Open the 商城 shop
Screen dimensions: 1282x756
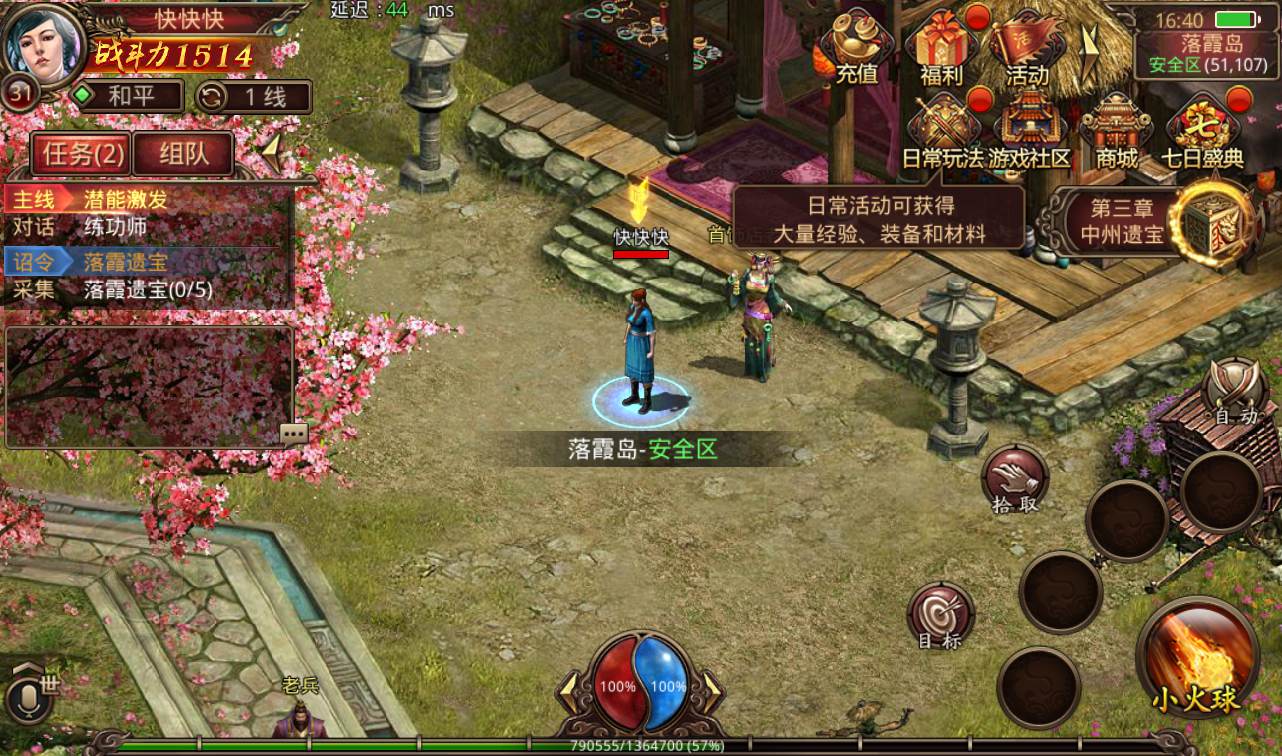click(1116, 132)
